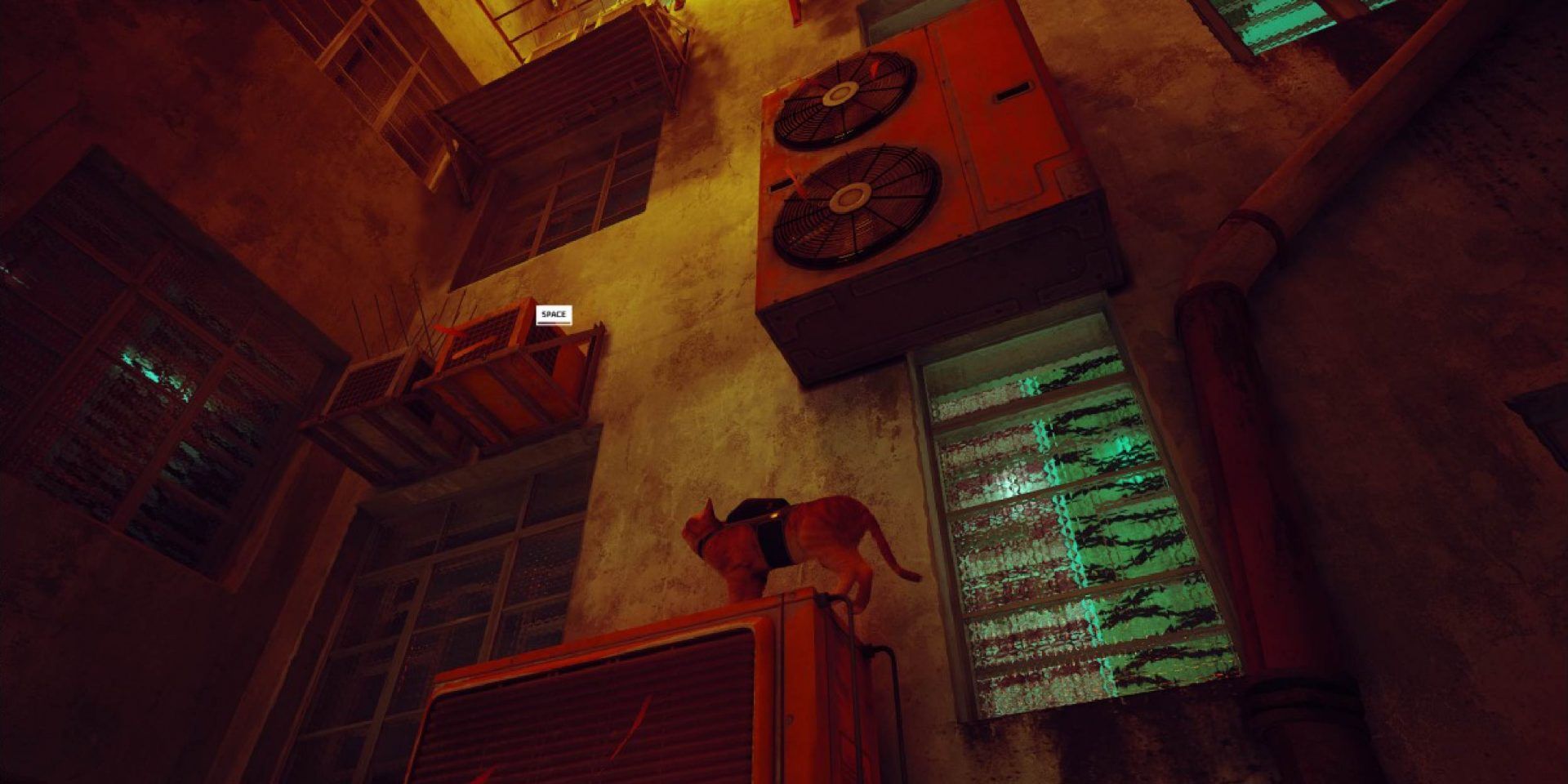
Task: Click the SPACE jump prompt
Action: click(x=554, y=314)
